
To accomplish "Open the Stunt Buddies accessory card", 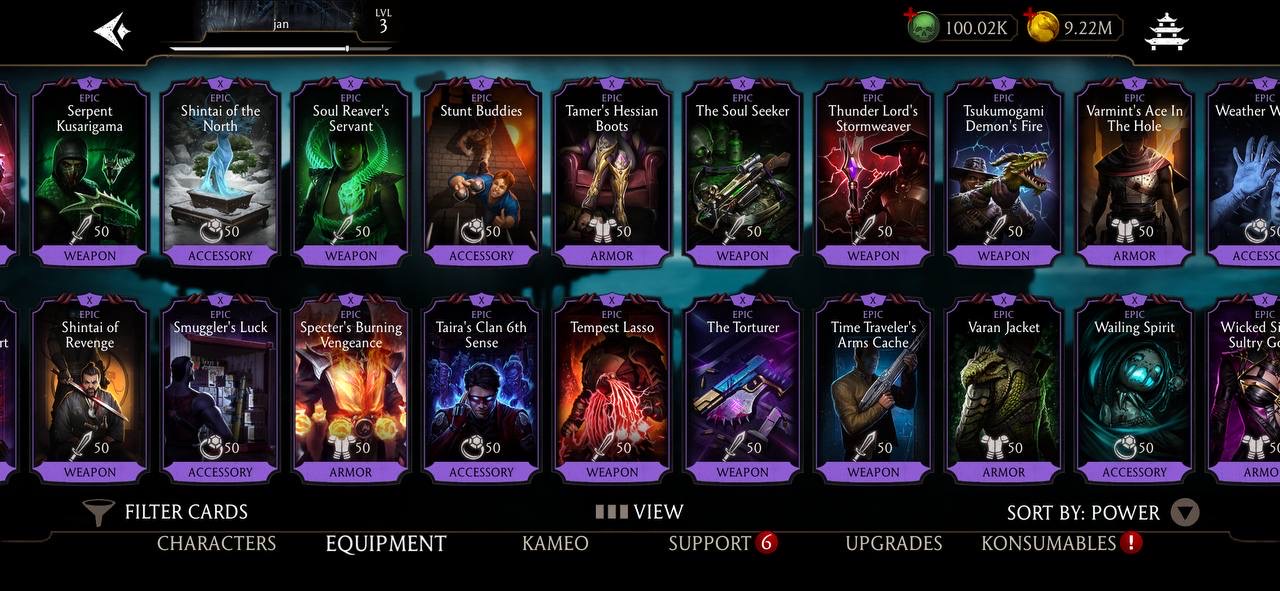I will click(481, 175).
